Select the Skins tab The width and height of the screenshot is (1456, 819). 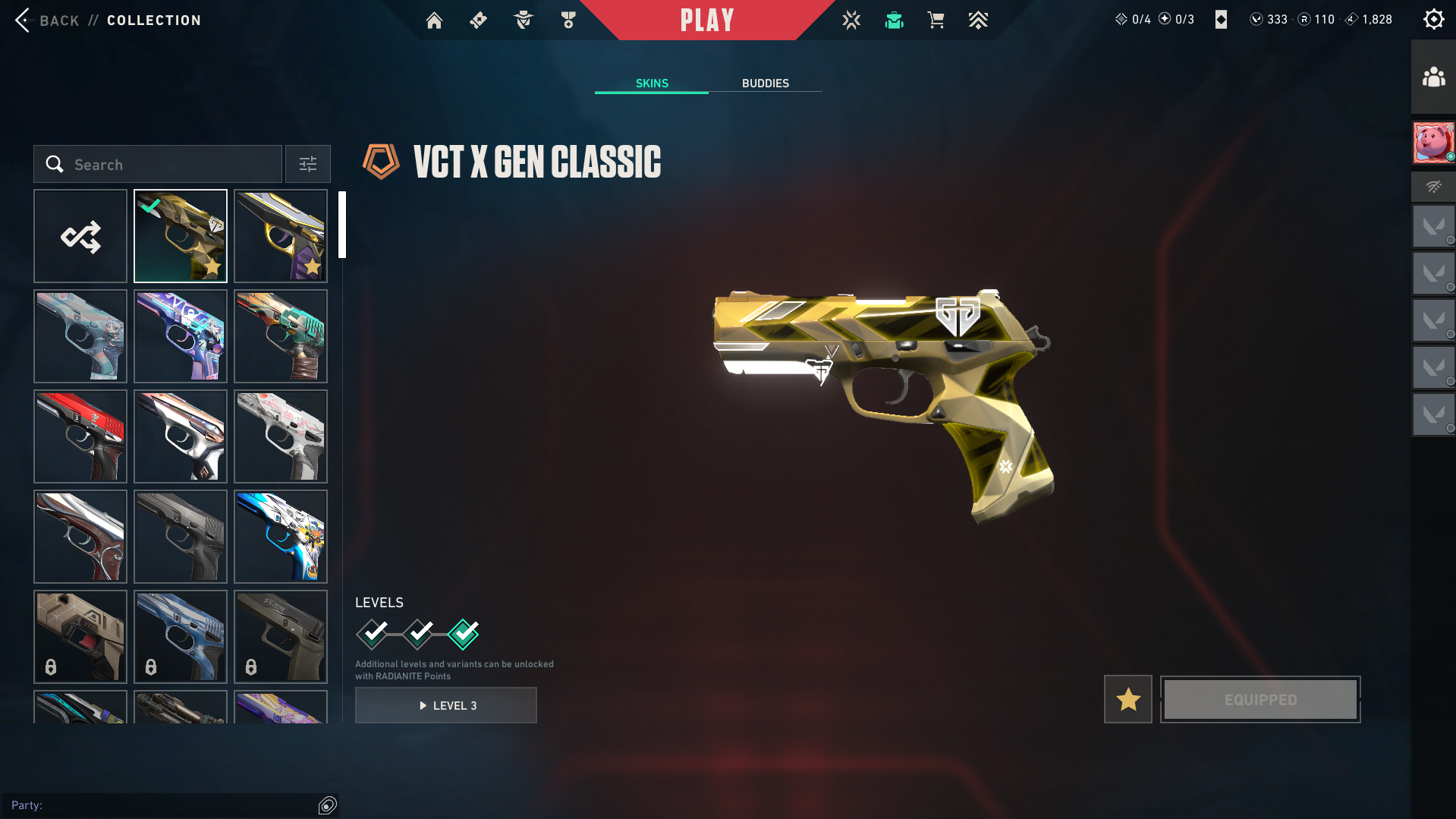pyautogui.click(x=652, y=83)
